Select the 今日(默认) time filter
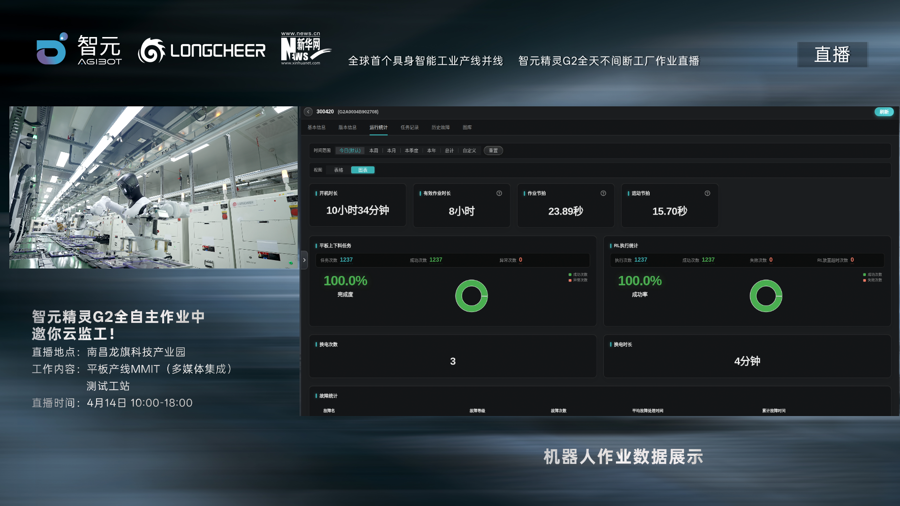 (x=350, y=151)
